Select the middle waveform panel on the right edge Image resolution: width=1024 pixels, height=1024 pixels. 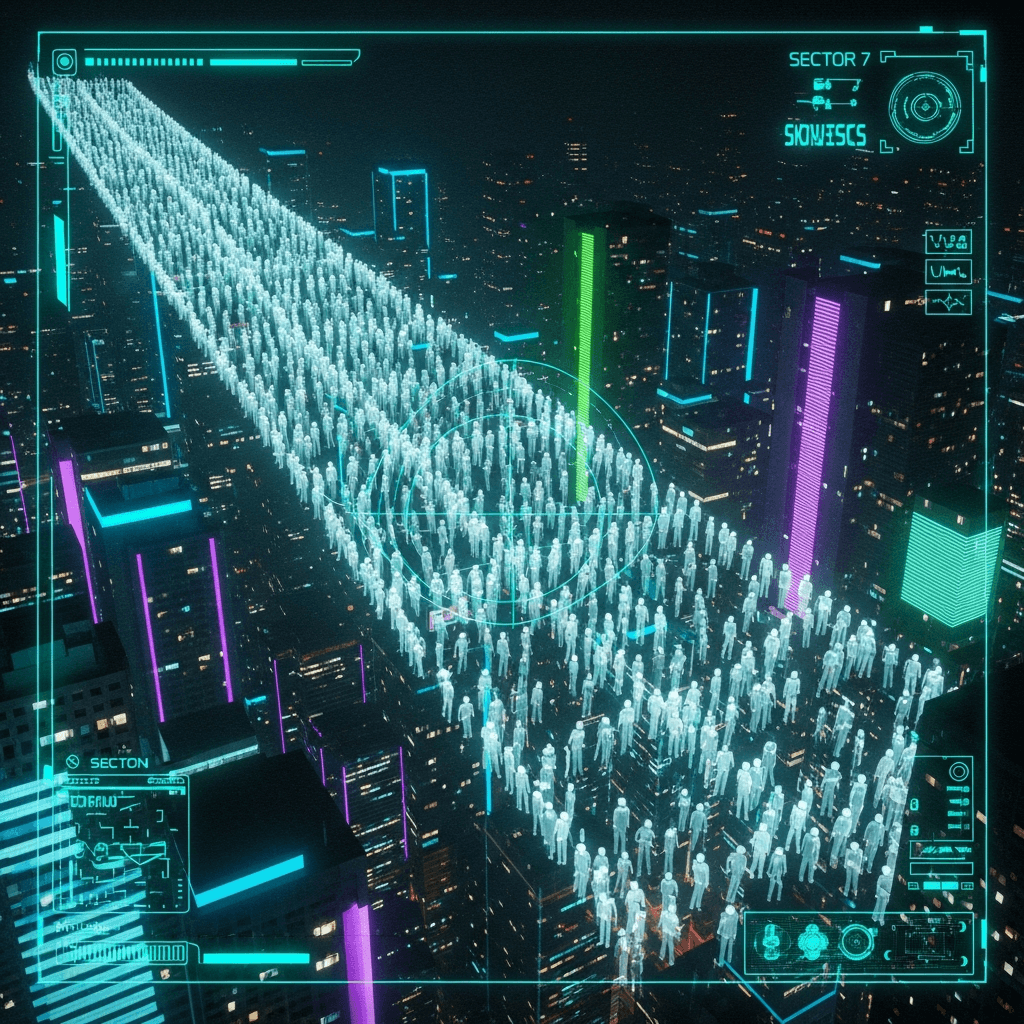point(948,271)
